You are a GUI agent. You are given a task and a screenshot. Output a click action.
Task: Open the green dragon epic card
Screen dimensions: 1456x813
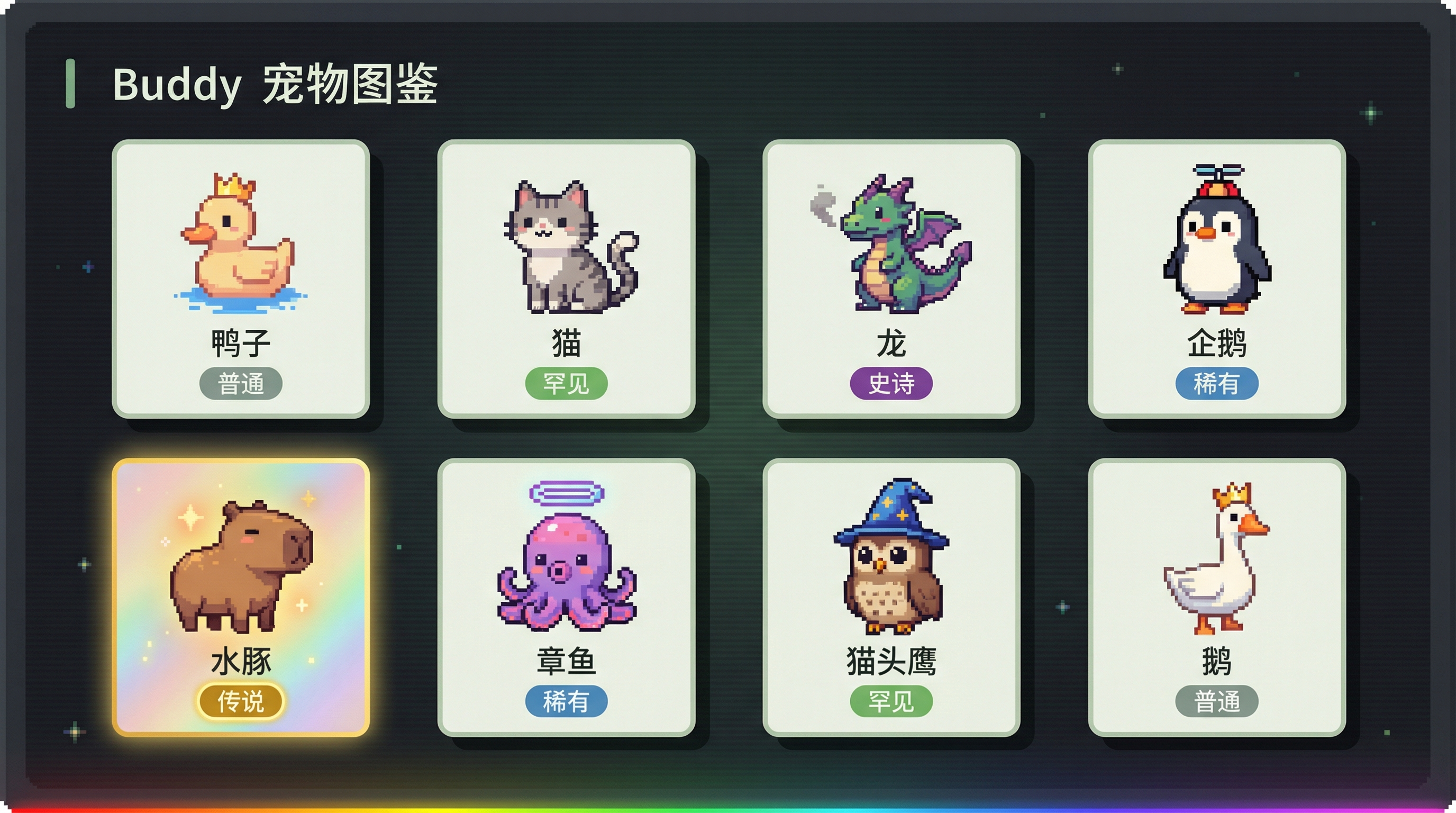pyautogui.click(x=891, y=278)
